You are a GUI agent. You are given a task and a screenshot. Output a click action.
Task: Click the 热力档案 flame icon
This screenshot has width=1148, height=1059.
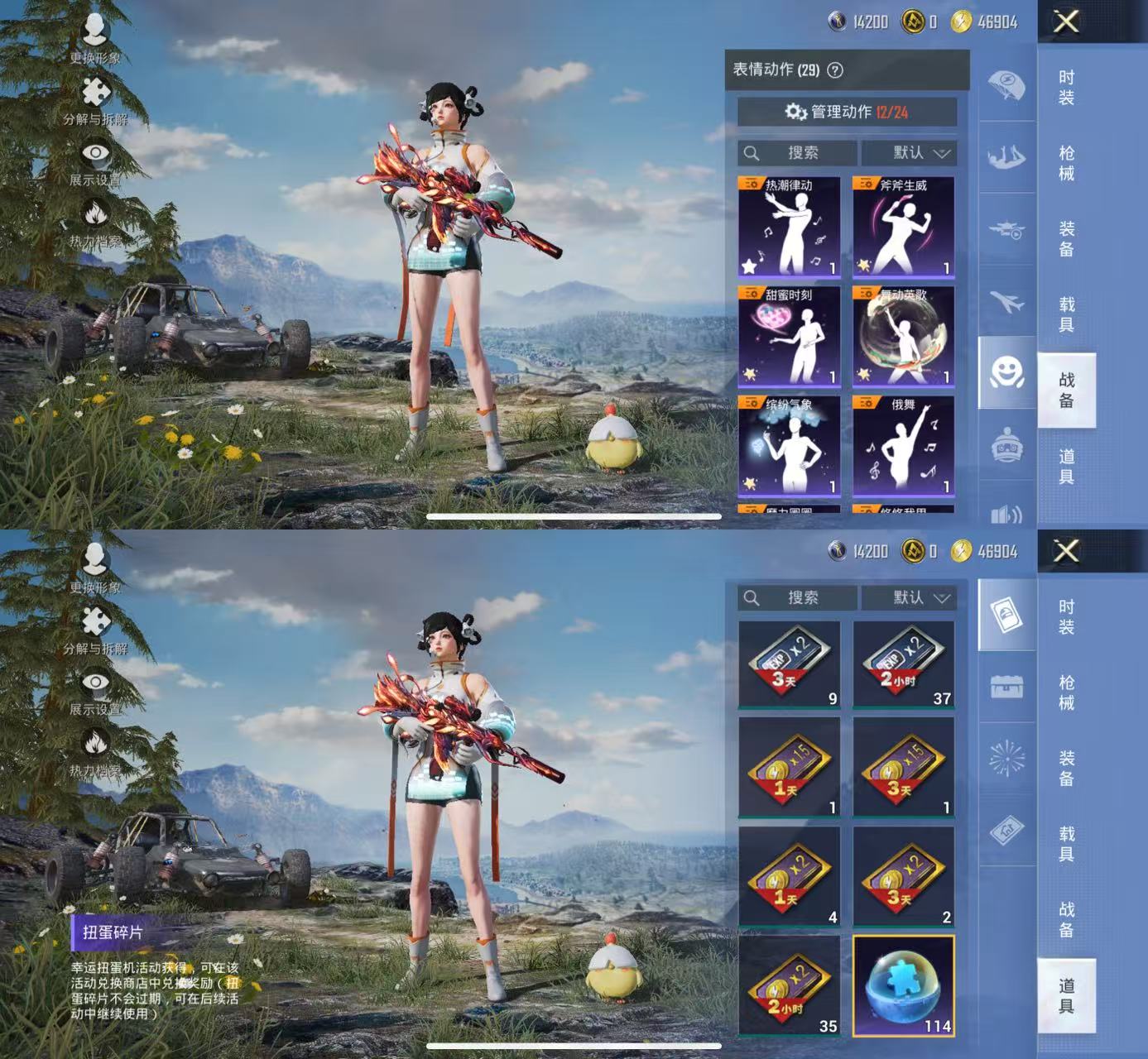[94, 211]
